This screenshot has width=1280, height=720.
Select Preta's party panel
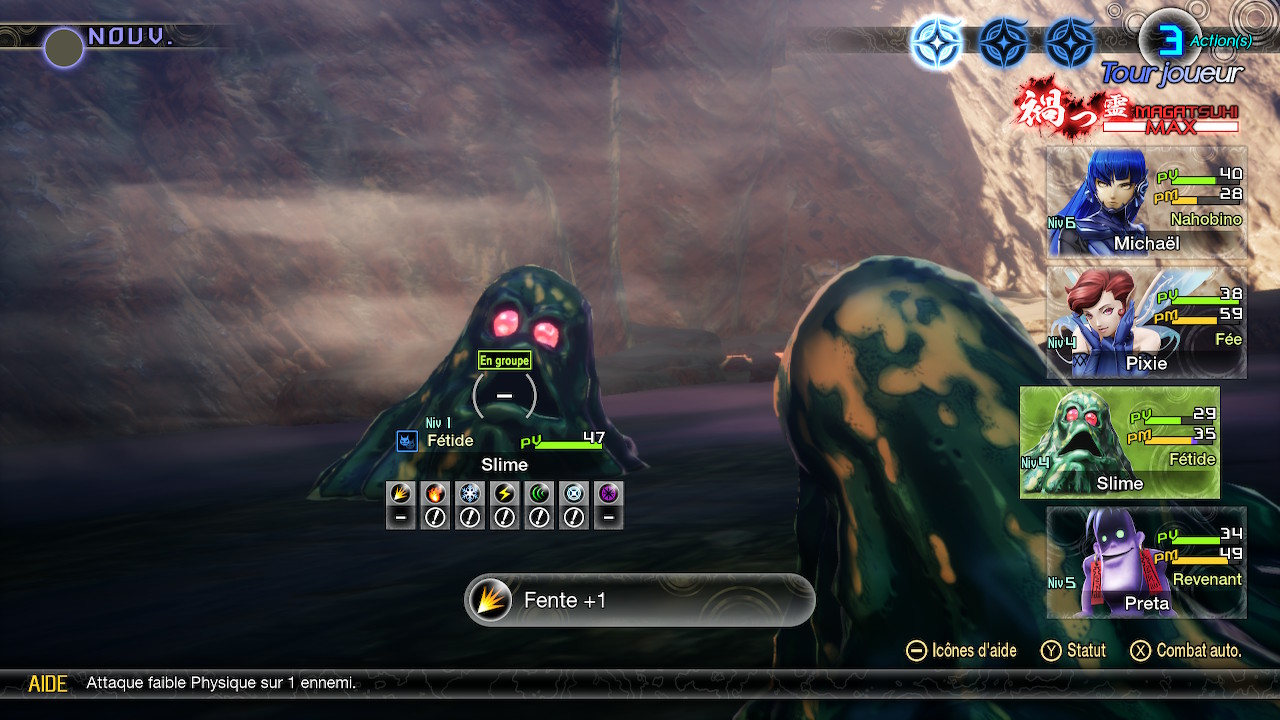tap(1146, 562)
